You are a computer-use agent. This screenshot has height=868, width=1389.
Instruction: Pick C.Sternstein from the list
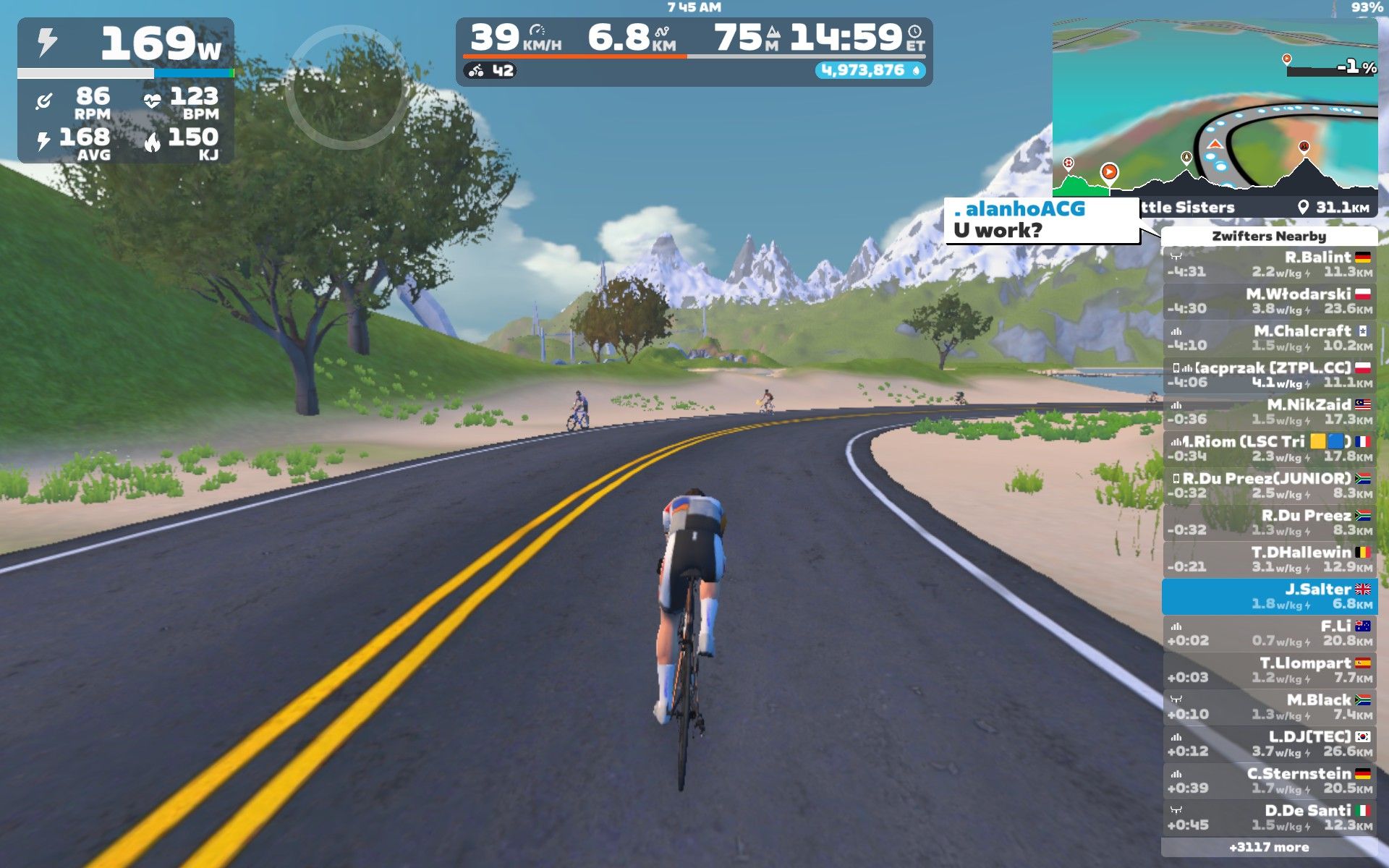point(1270,781)
